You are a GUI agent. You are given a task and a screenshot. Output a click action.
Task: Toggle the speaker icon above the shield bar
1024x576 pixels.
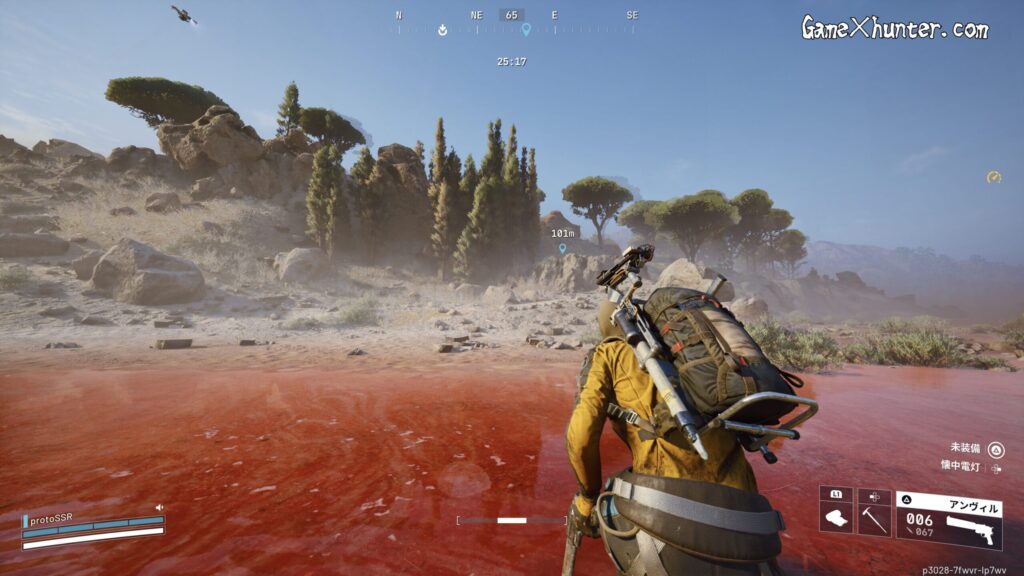(159, 508)
